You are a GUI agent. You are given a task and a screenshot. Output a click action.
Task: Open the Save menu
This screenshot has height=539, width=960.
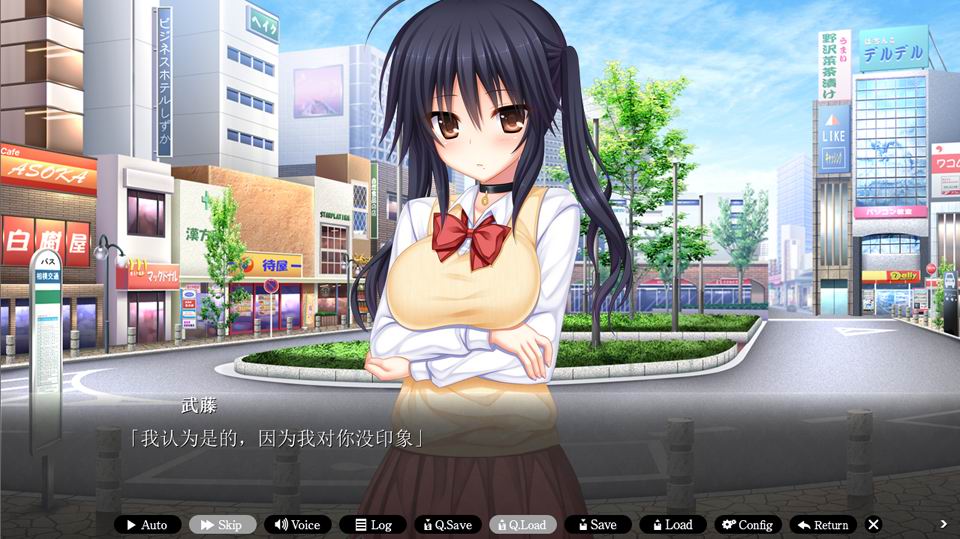597,524
